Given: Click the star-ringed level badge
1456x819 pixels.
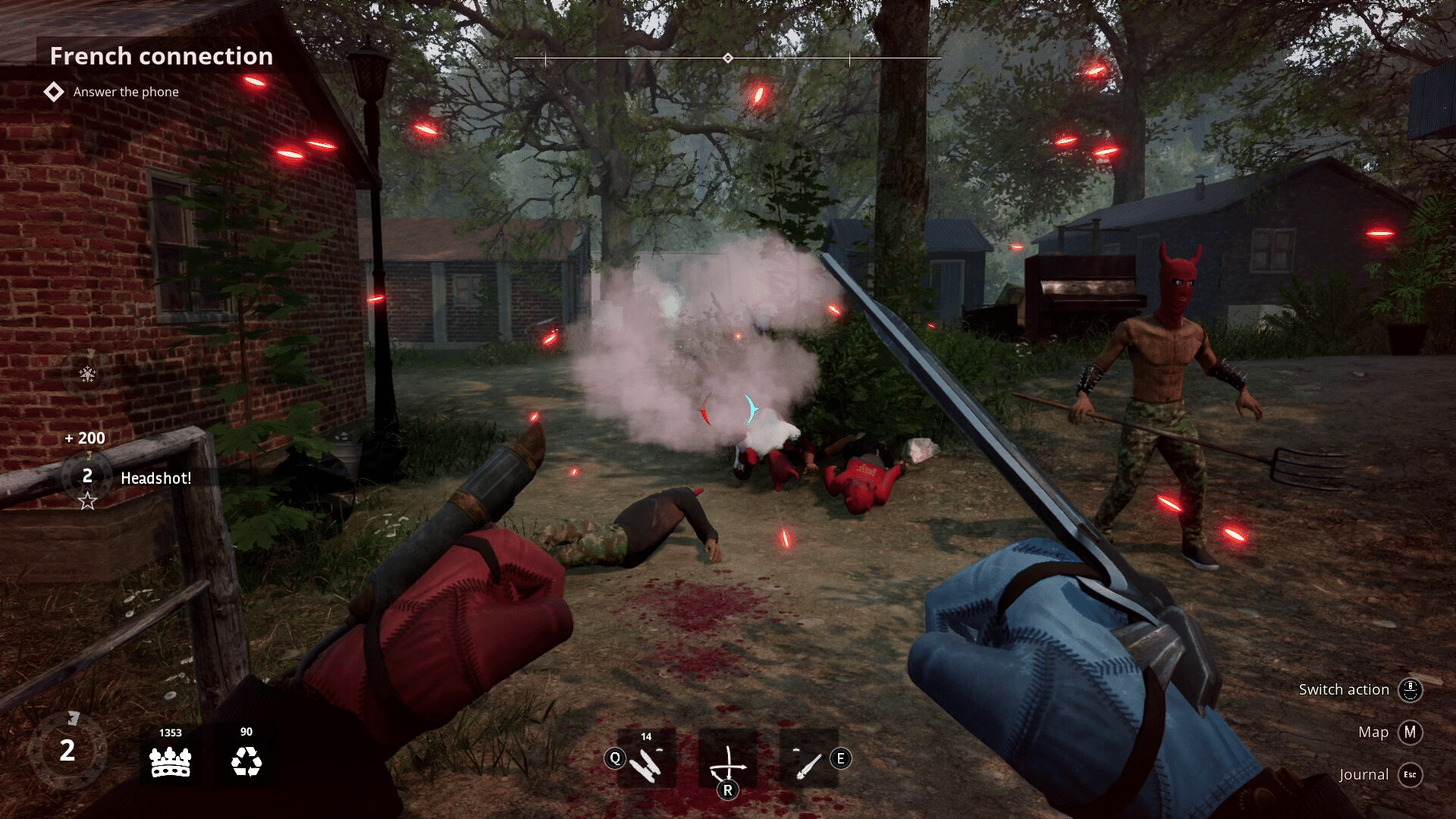Looking at the screenshot, I should point(87,477).
